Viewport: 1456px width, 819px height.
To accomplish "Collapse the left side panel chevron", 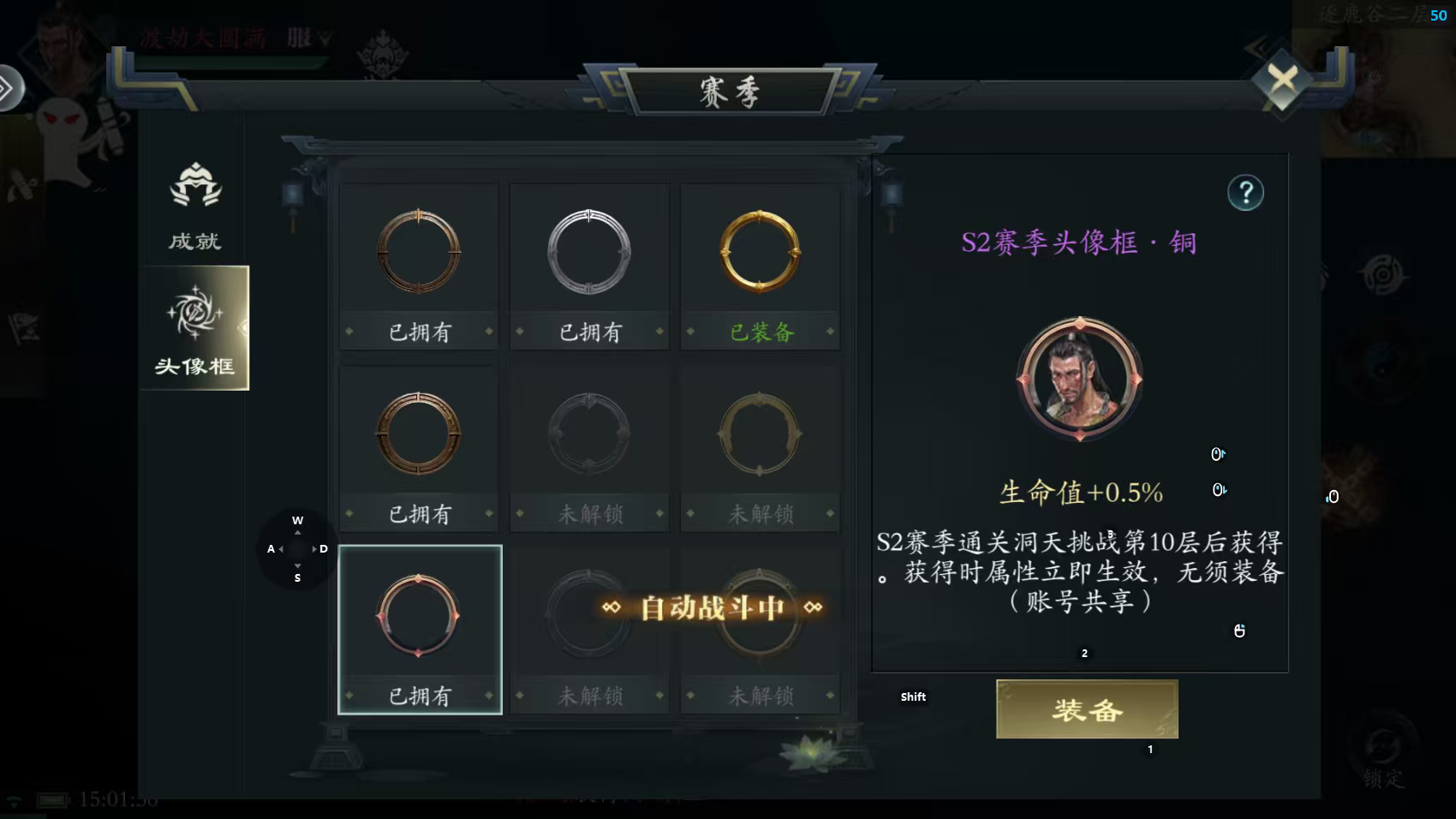I will (11, 86).
